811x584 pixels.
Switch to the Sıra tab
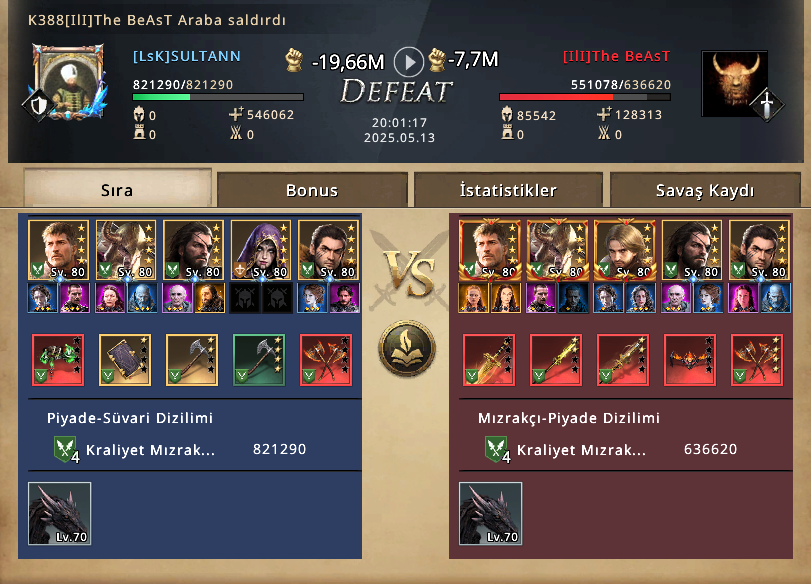click(117, 189)
